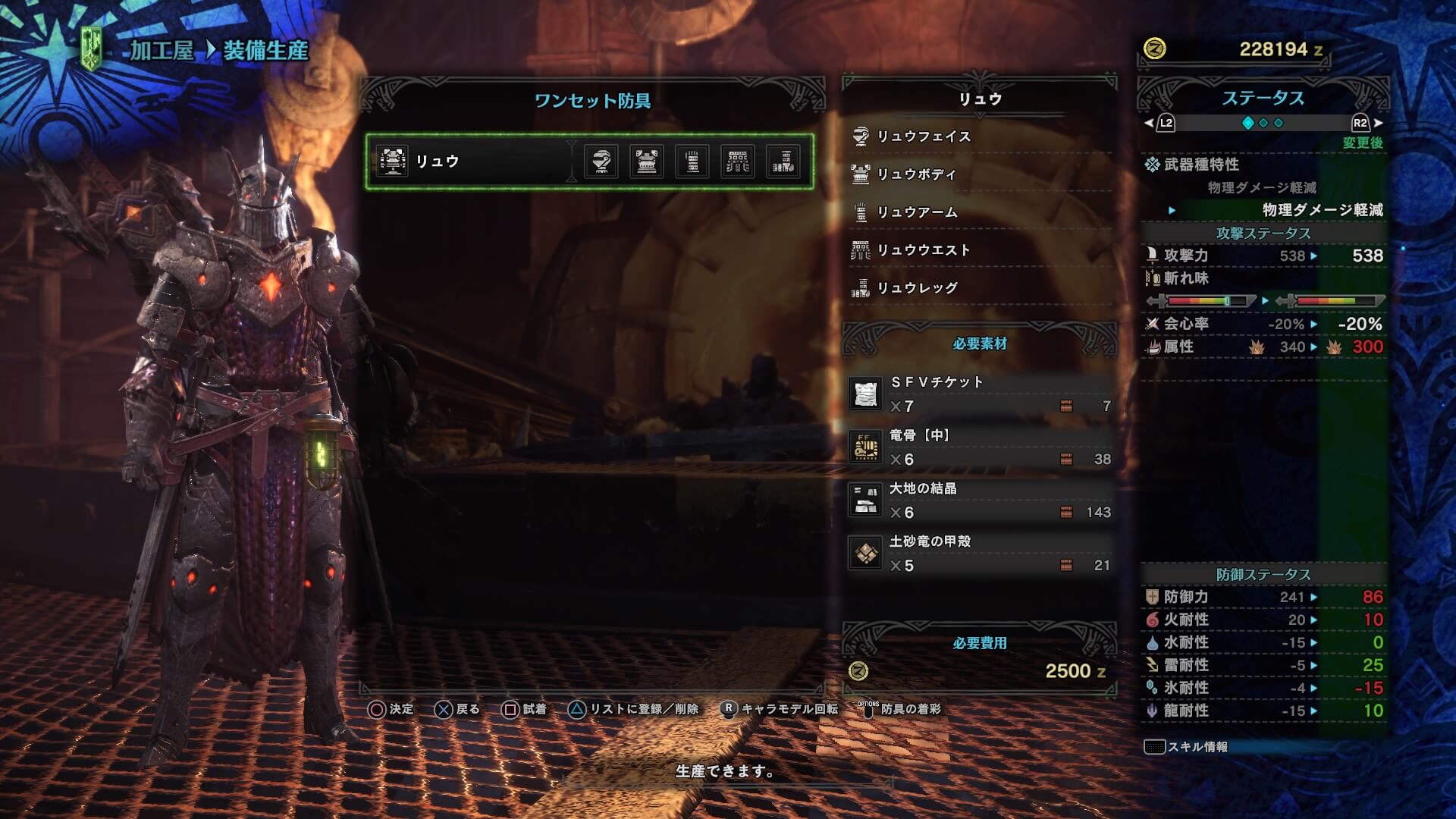Viewport: 1456px width, 819px height.
Task: Select the リュウボディ chest armor entry
Action: (916, 174)
